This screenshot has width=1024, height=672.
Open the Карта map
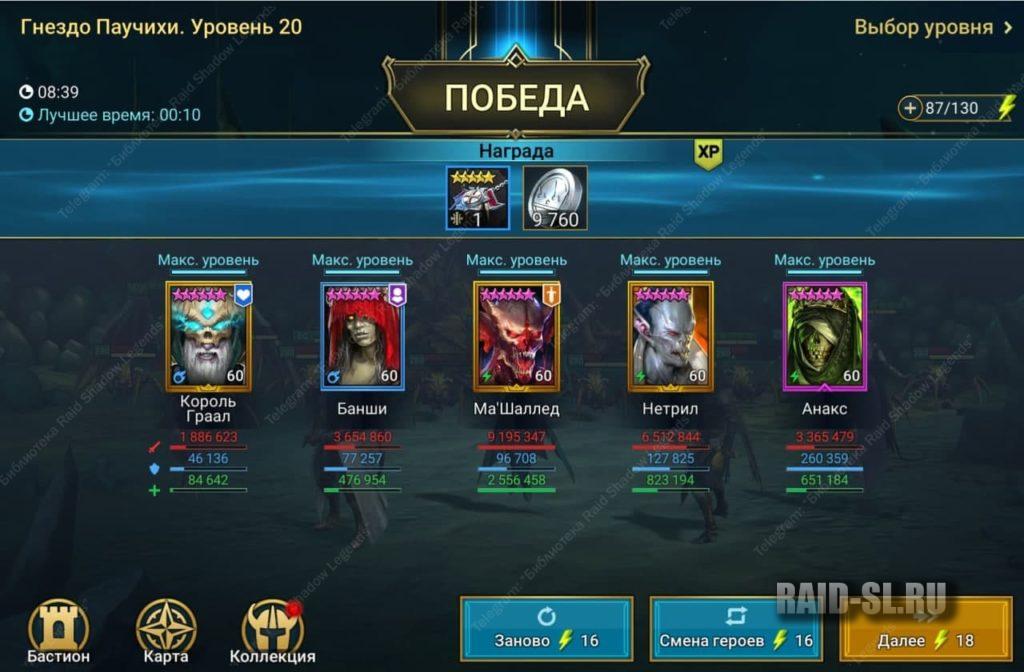click(x=166, y=632)
